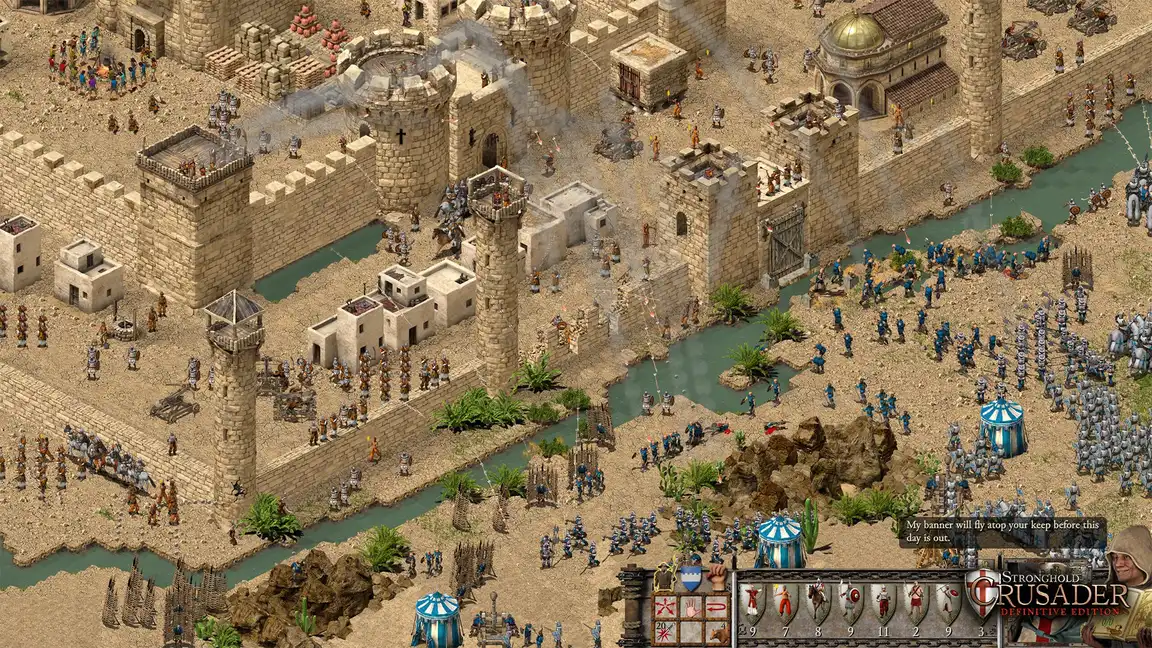This screenshot has height=648, width=1152.
Task: Activate the open hand stop command
Action: click(x=690, y=606)
